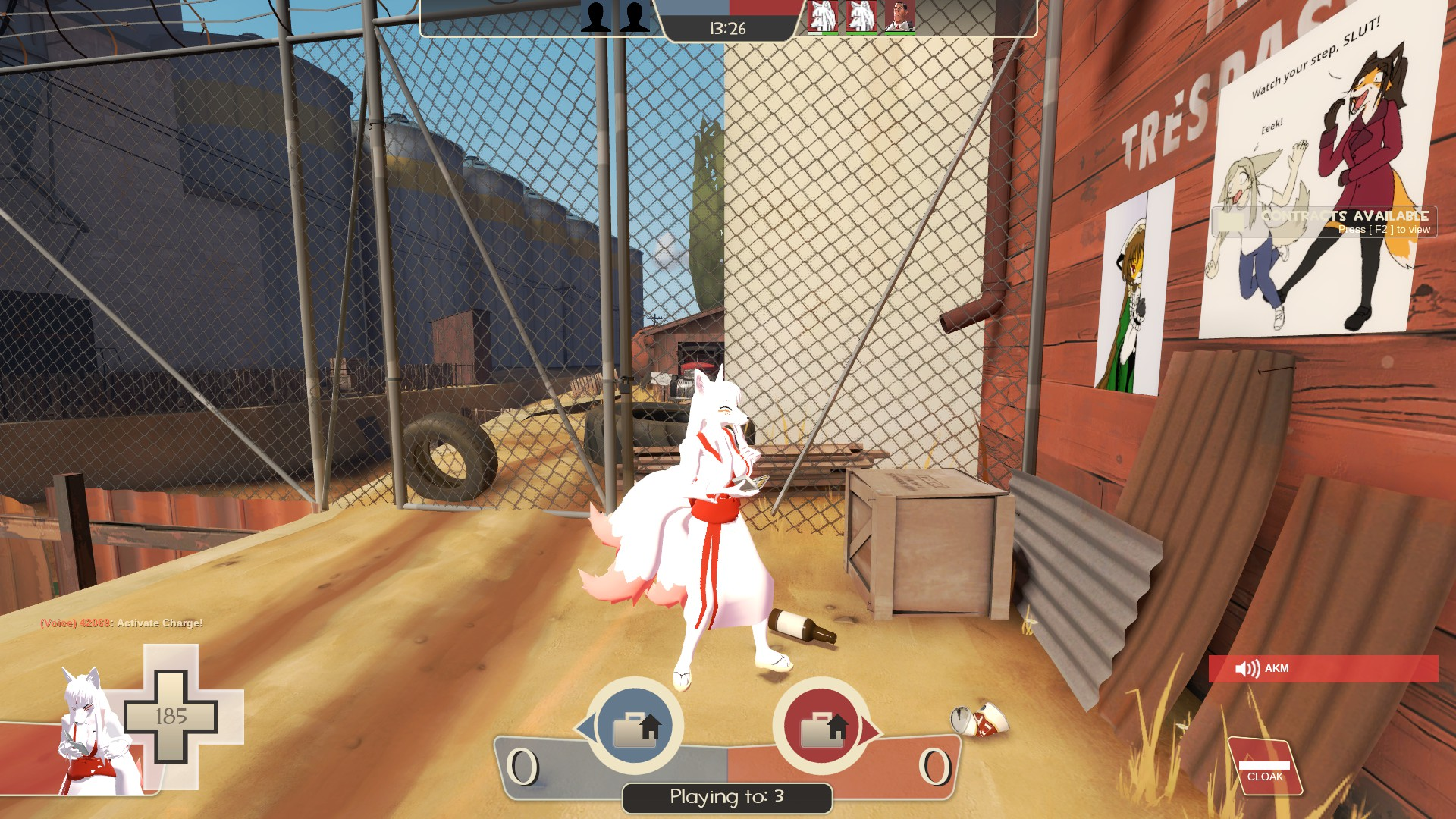This screenshot has width=1456, height=819.
Task: Click the blue team intelligence briefcase icon
Action: pyautogui.click(x=635, y=727)
